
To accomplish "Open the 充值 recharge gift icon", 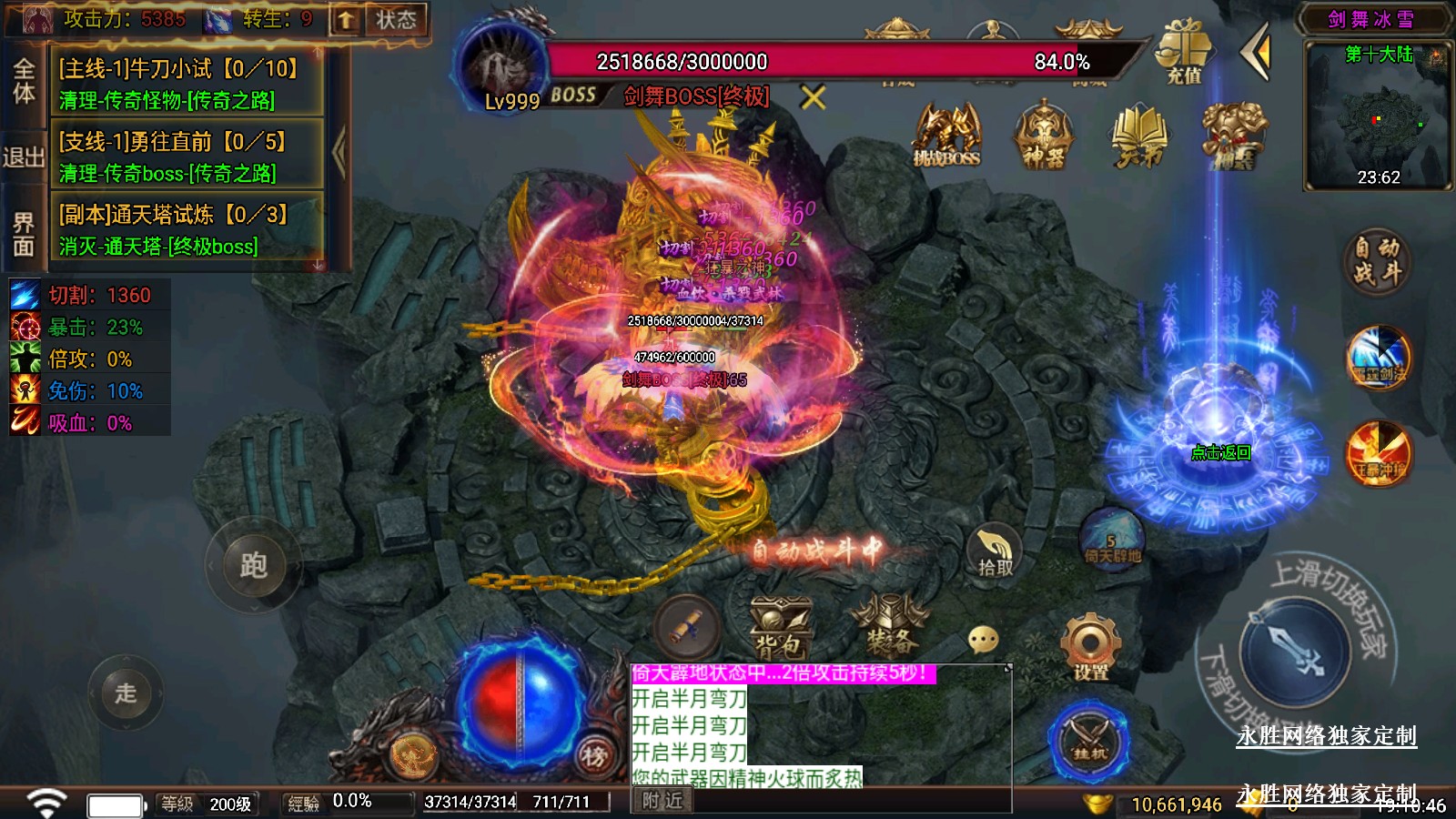I will (1184, 52).
